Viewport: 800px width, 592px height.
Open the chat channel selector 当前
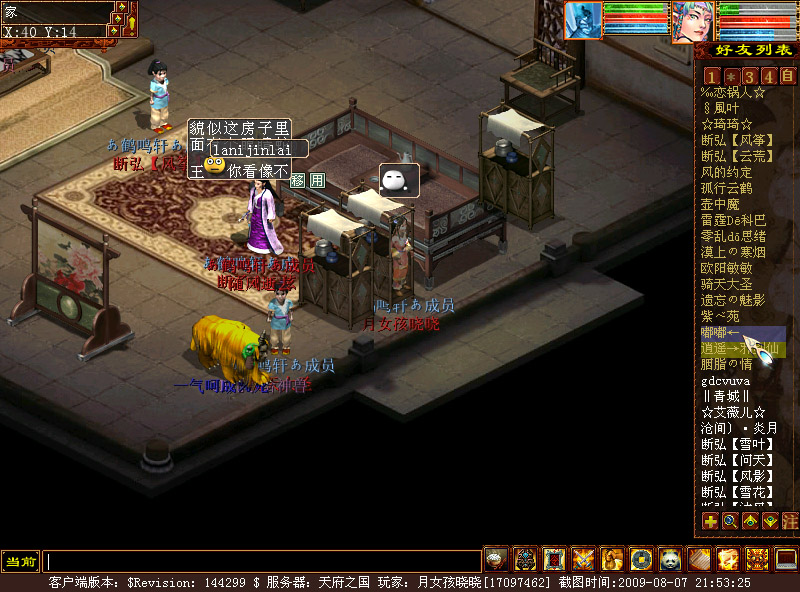click(21, 561)
